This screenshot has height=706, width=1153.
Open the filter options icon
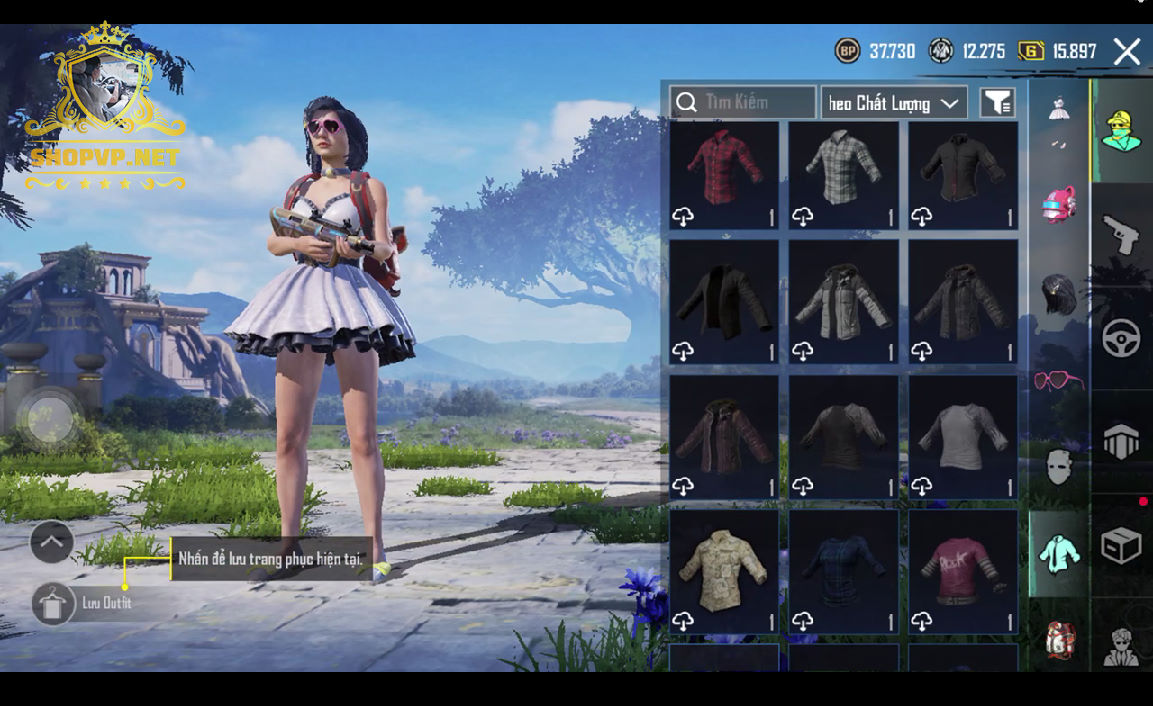coord(997,103)
